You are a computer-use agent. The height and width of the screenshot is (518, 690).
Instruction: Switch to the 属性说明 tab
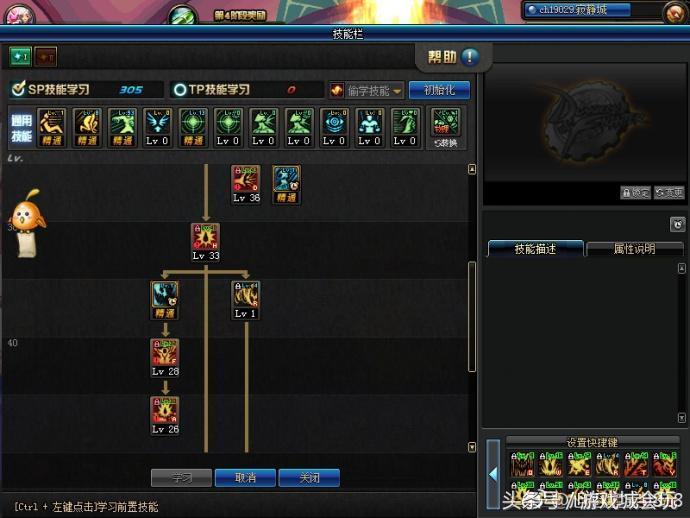click(634, 249)
